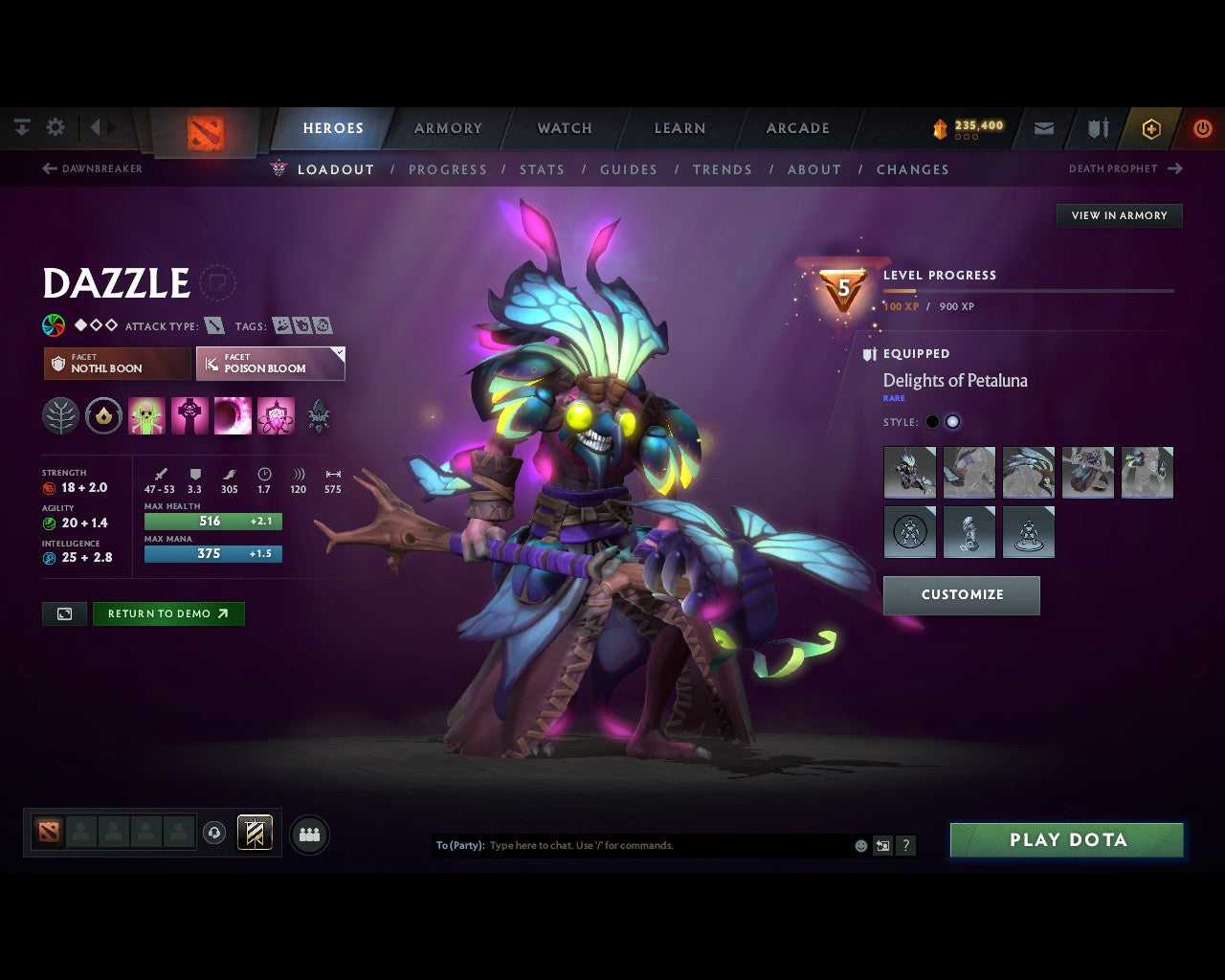Image resolution: width=1225 pixels, height=980 pixels.
Task: Select the Poison Bloom facet
Action: [x=271, y=364]
